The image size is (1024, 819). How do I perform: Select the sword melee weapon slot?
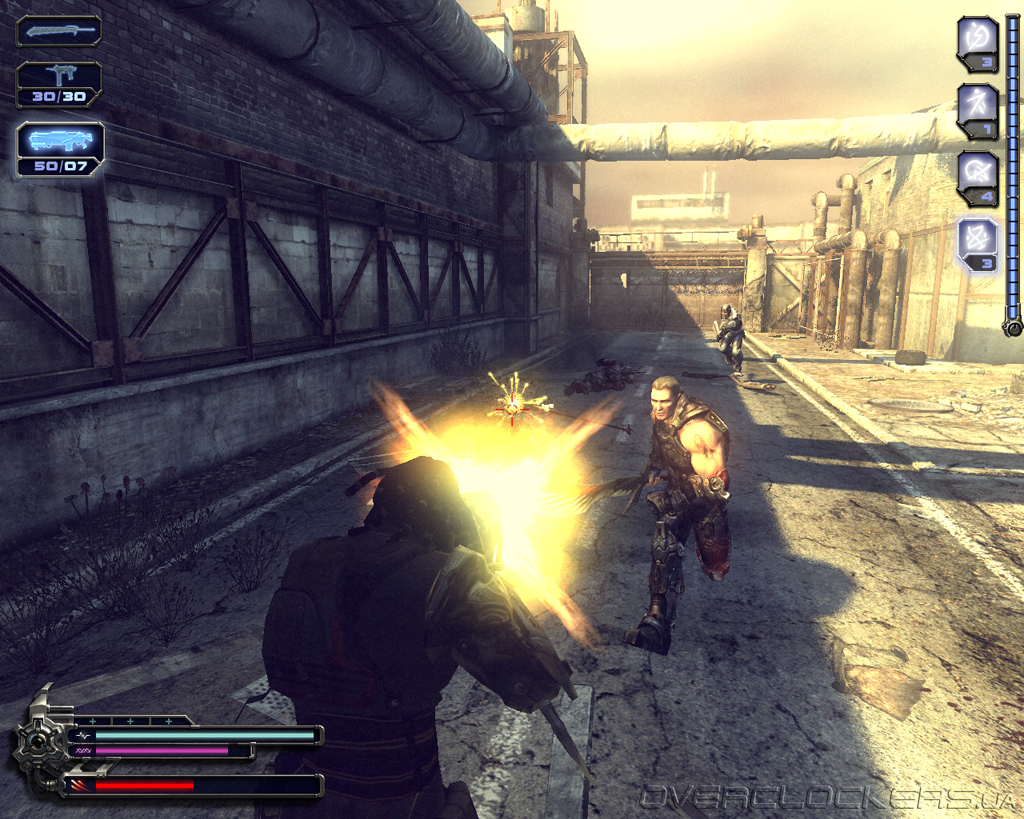[59, 31]
